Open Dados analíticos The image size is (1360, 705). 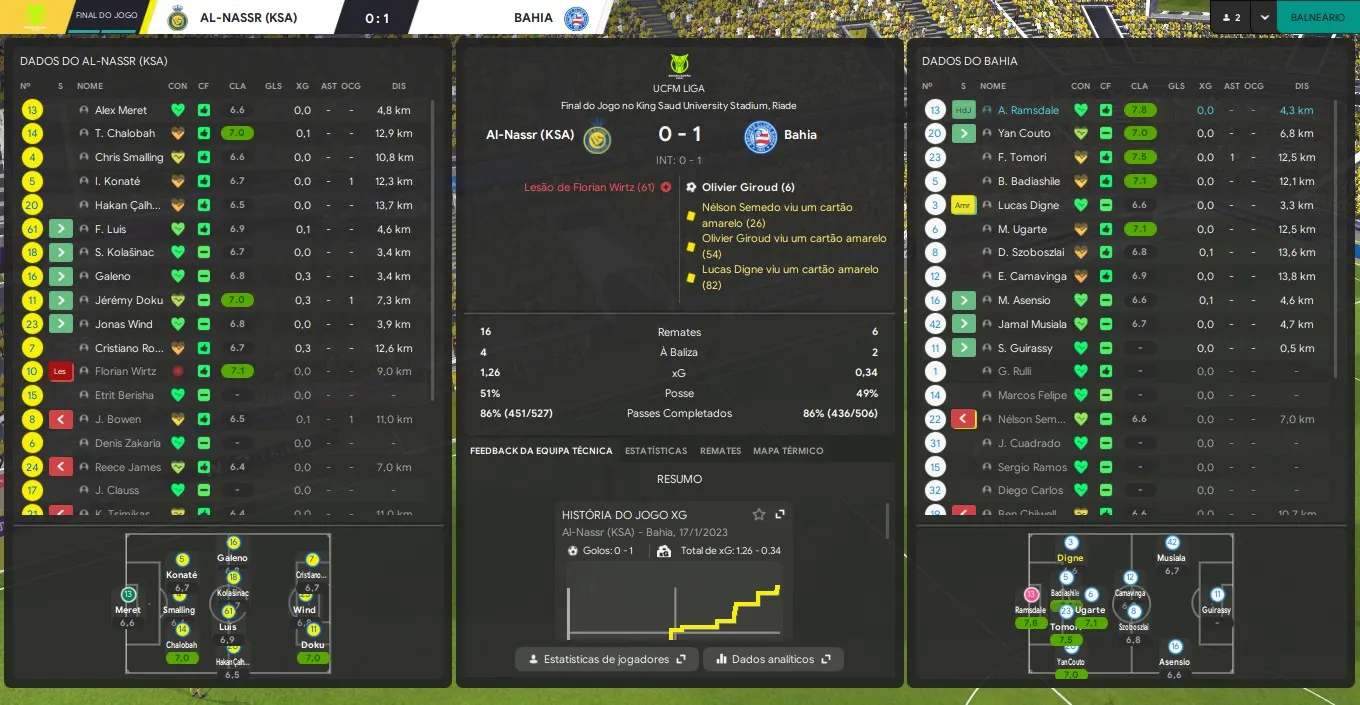tap(773, 659)
